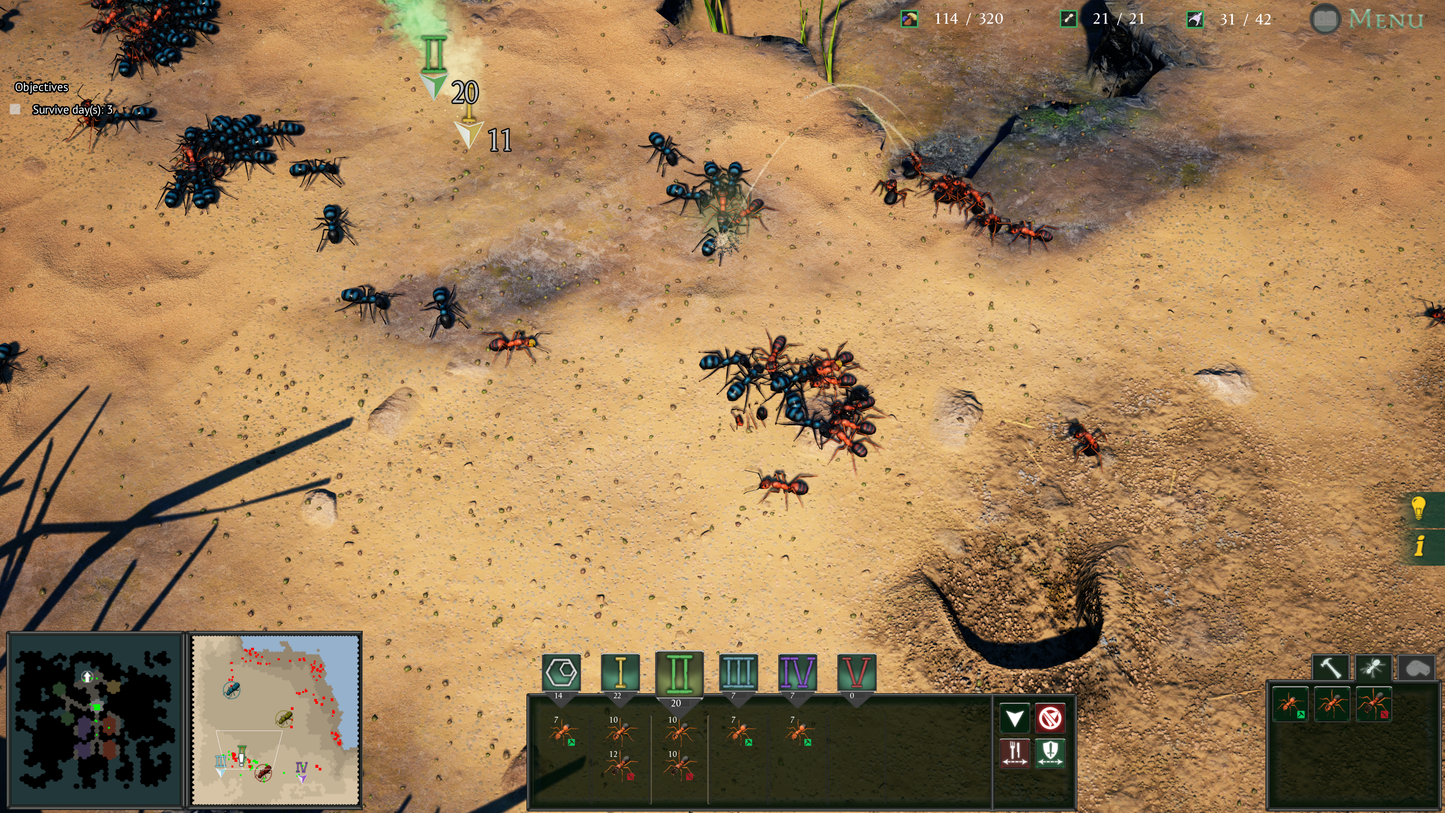Click the info icon on right edge

click(x=1419, y=546)
